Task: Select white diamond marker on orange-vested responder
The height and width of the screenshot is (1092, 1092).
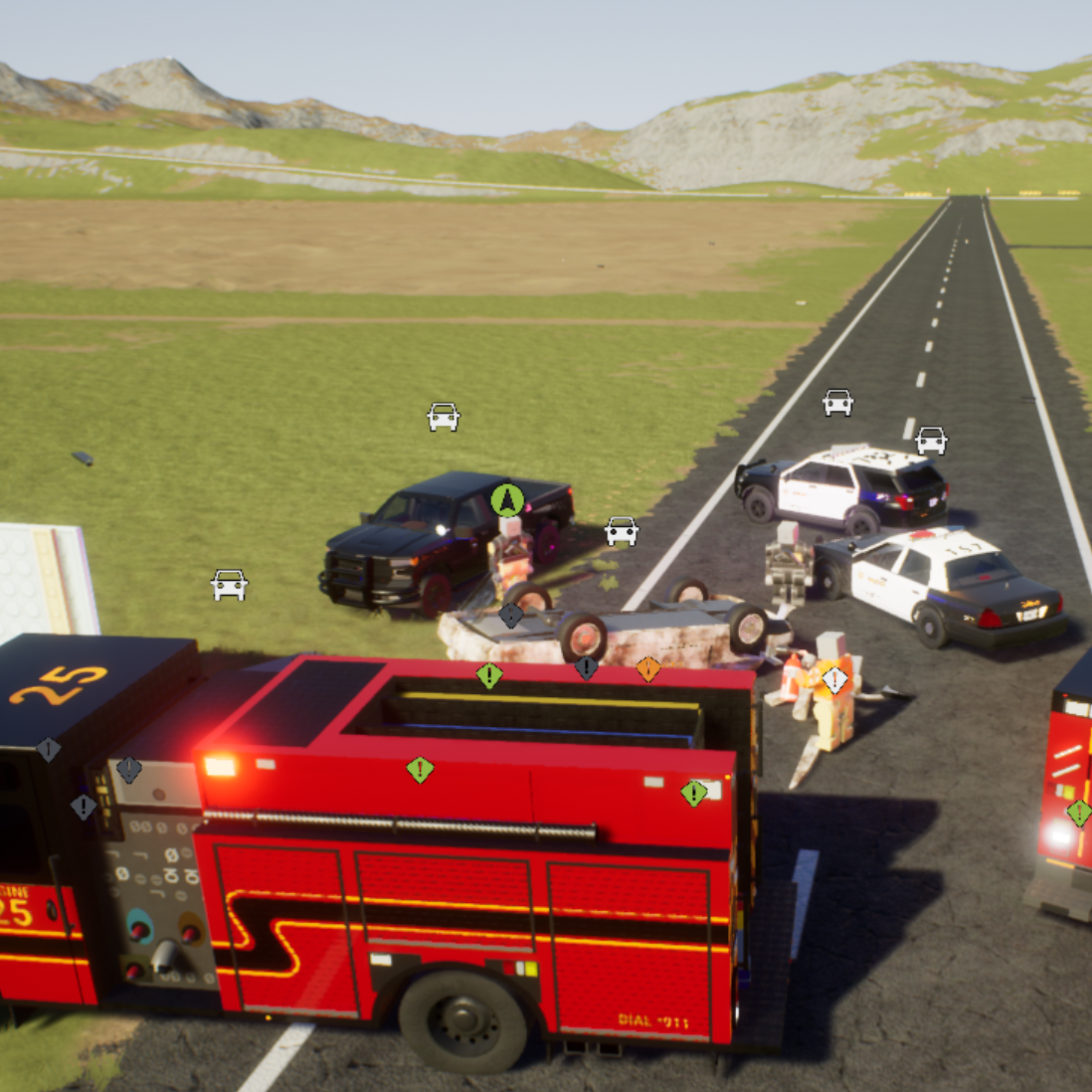Action: tap(835, 680)
